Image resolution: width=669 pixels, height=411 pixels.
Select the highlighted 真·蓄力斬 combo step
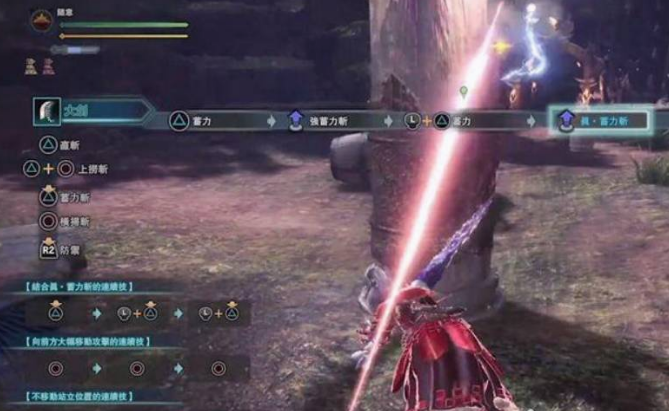coord(603,121)
